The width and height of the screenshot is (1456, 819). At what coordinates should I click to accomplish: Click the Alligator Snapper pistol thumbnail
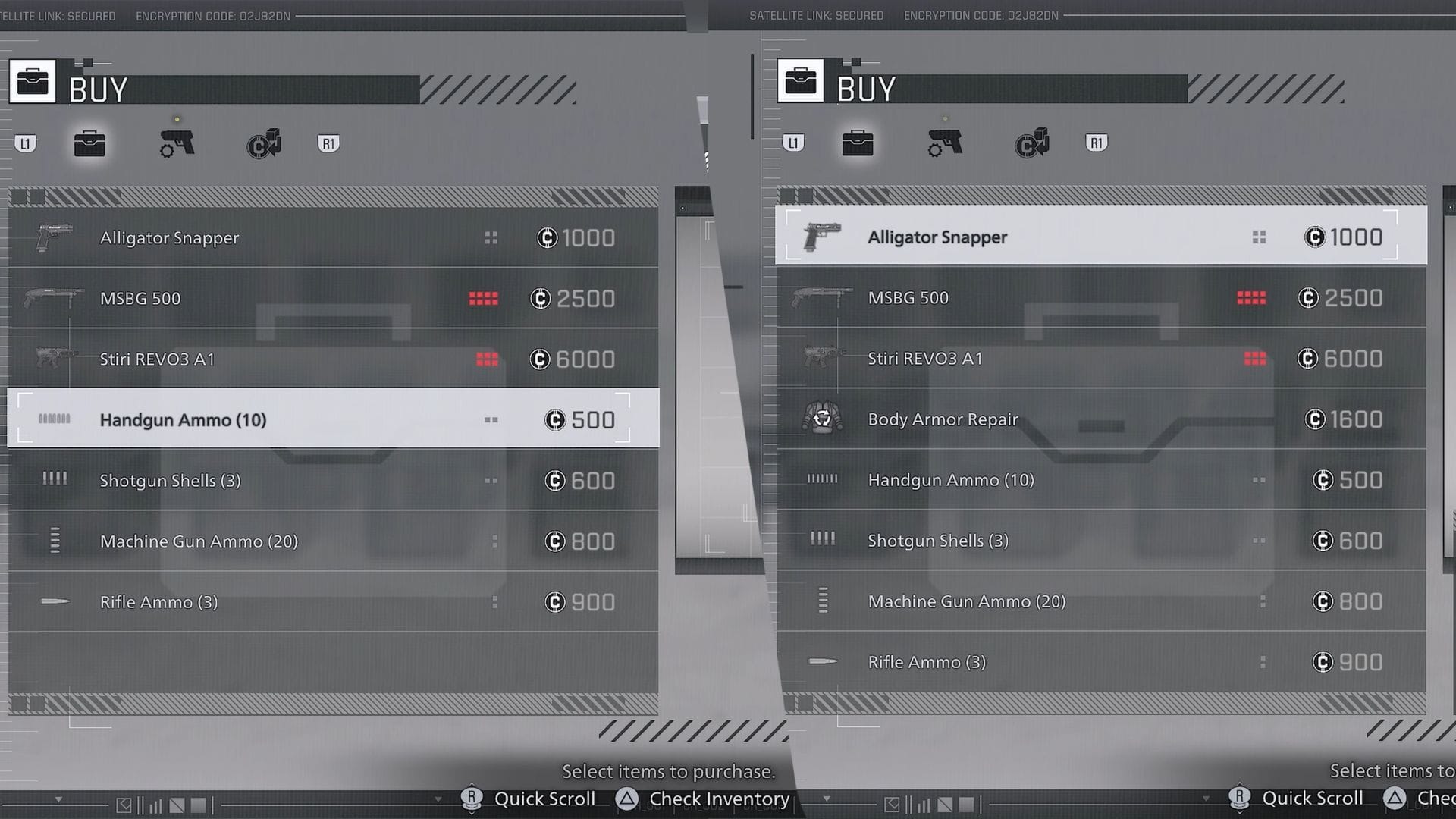click(x=53, y=236)
